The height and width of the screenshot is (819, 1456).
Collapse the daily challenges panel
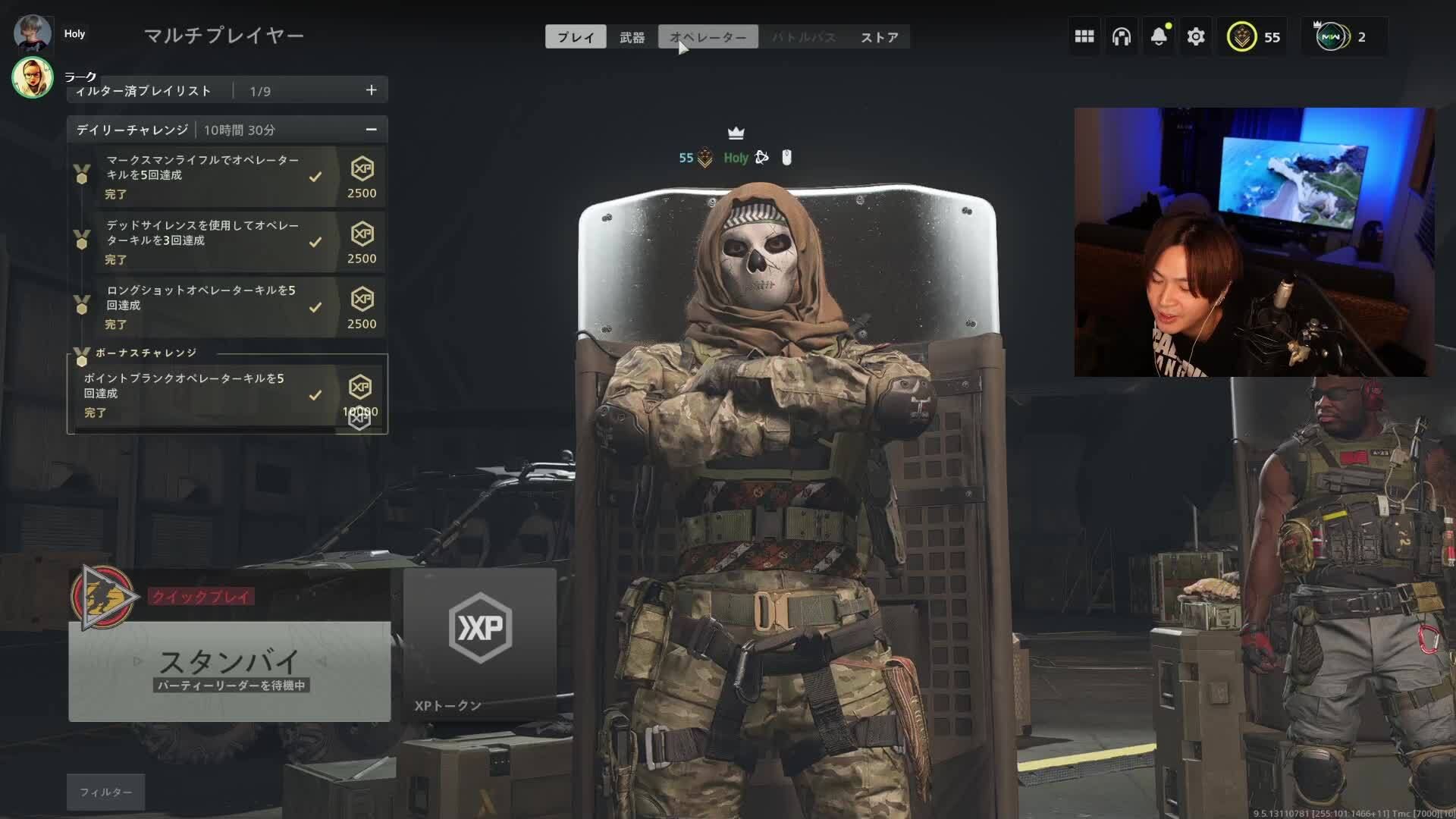[371, 130]
